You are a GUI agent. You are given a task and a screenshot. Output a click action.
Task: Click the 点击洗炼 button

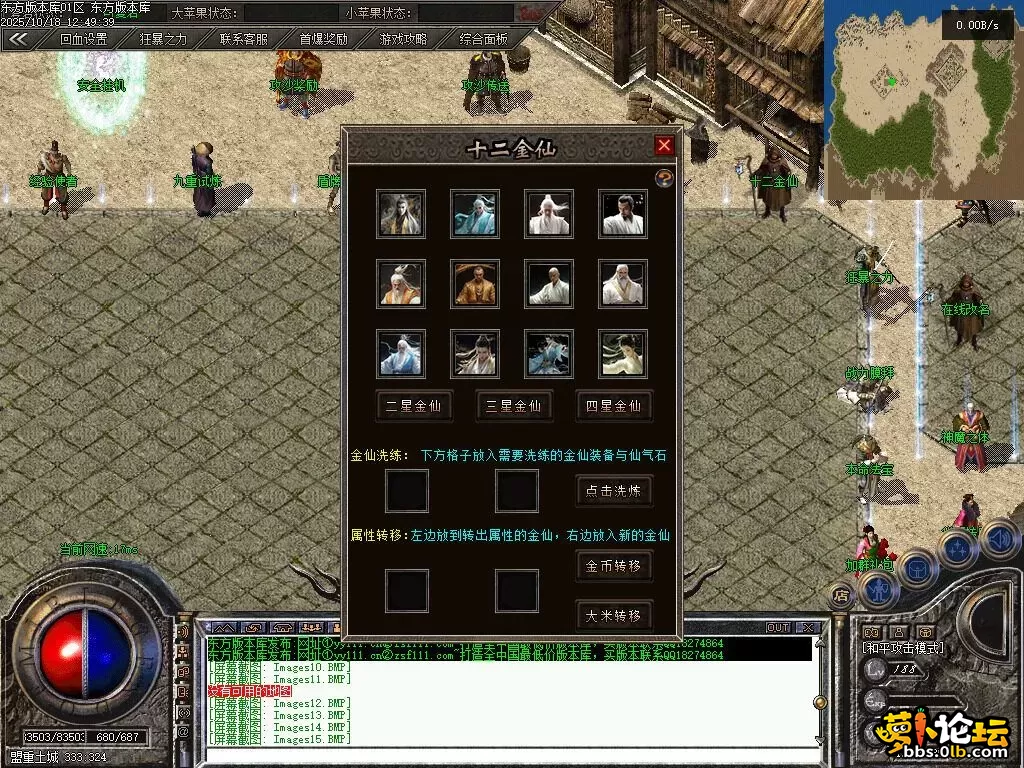[614, 490]
